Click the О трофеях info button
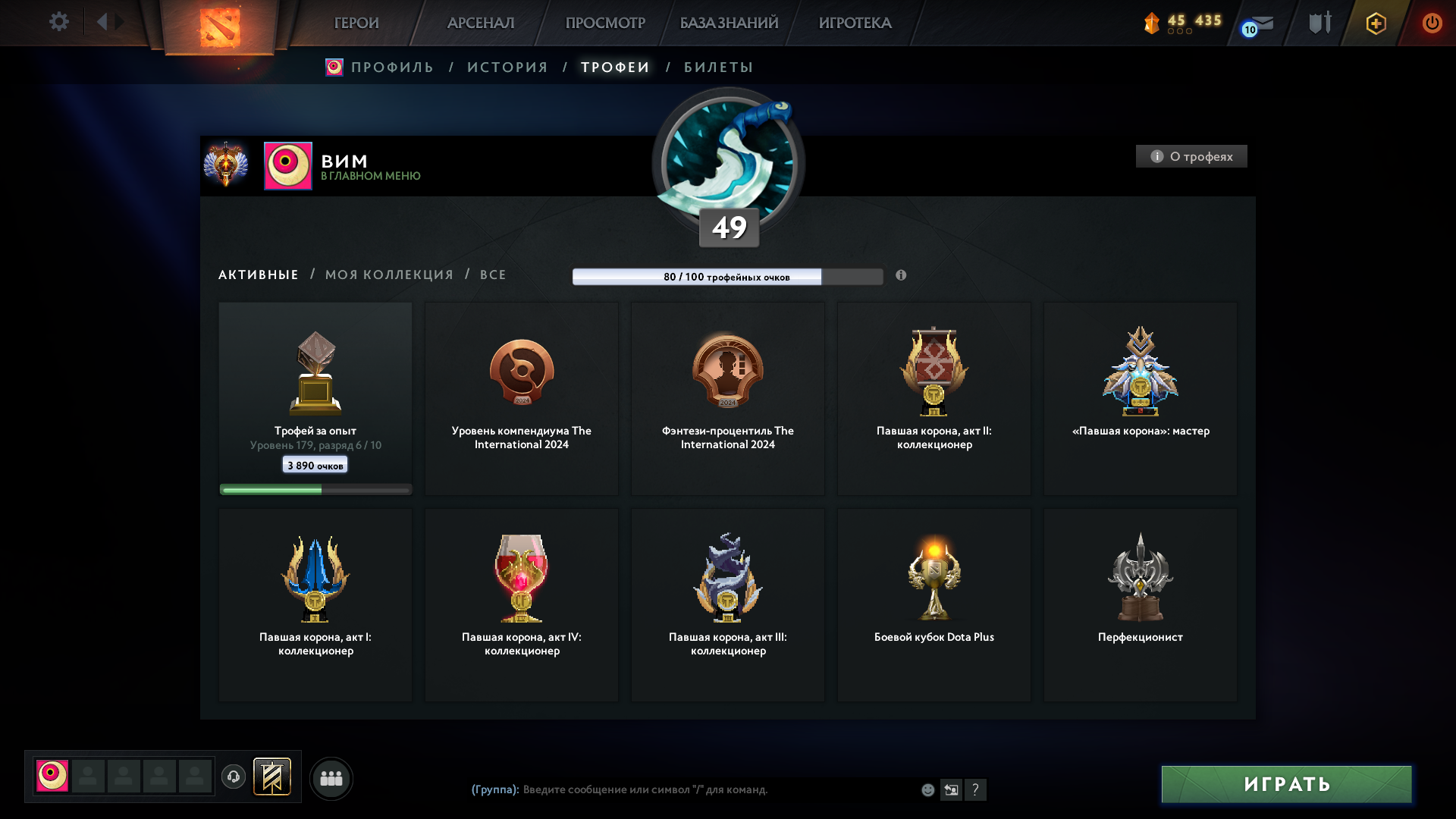The height and width of the screenshot is (819, 1456). 1191,156
